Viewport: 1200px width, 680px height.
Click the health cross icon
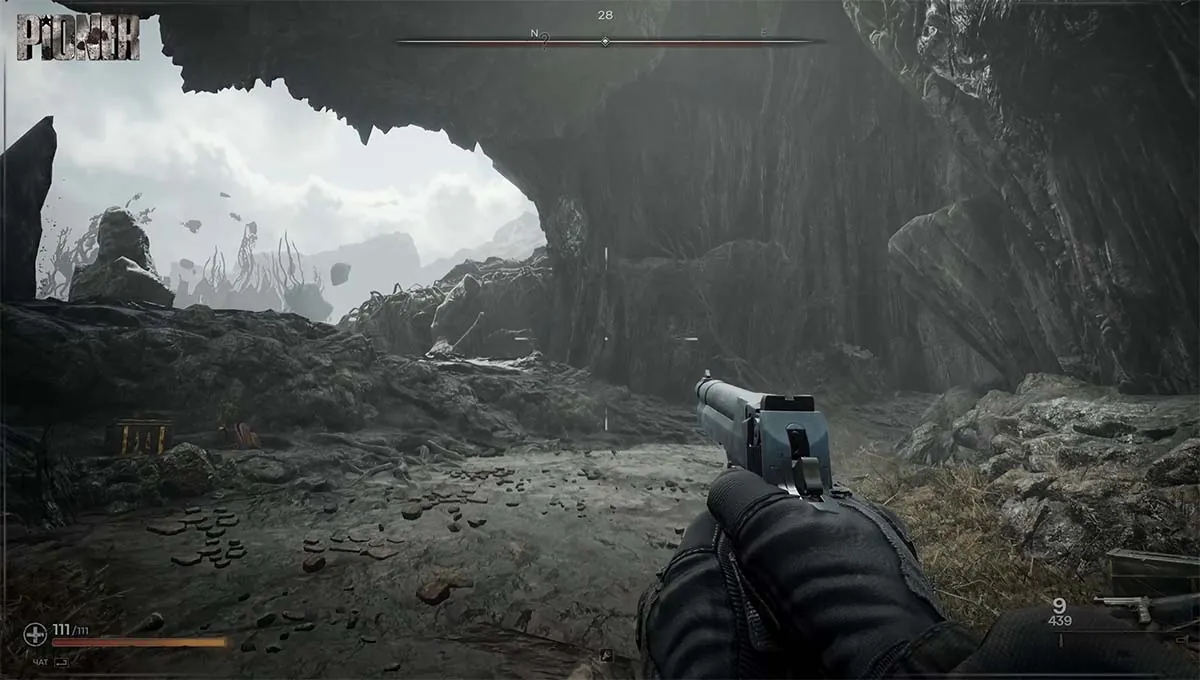point(34,635)
